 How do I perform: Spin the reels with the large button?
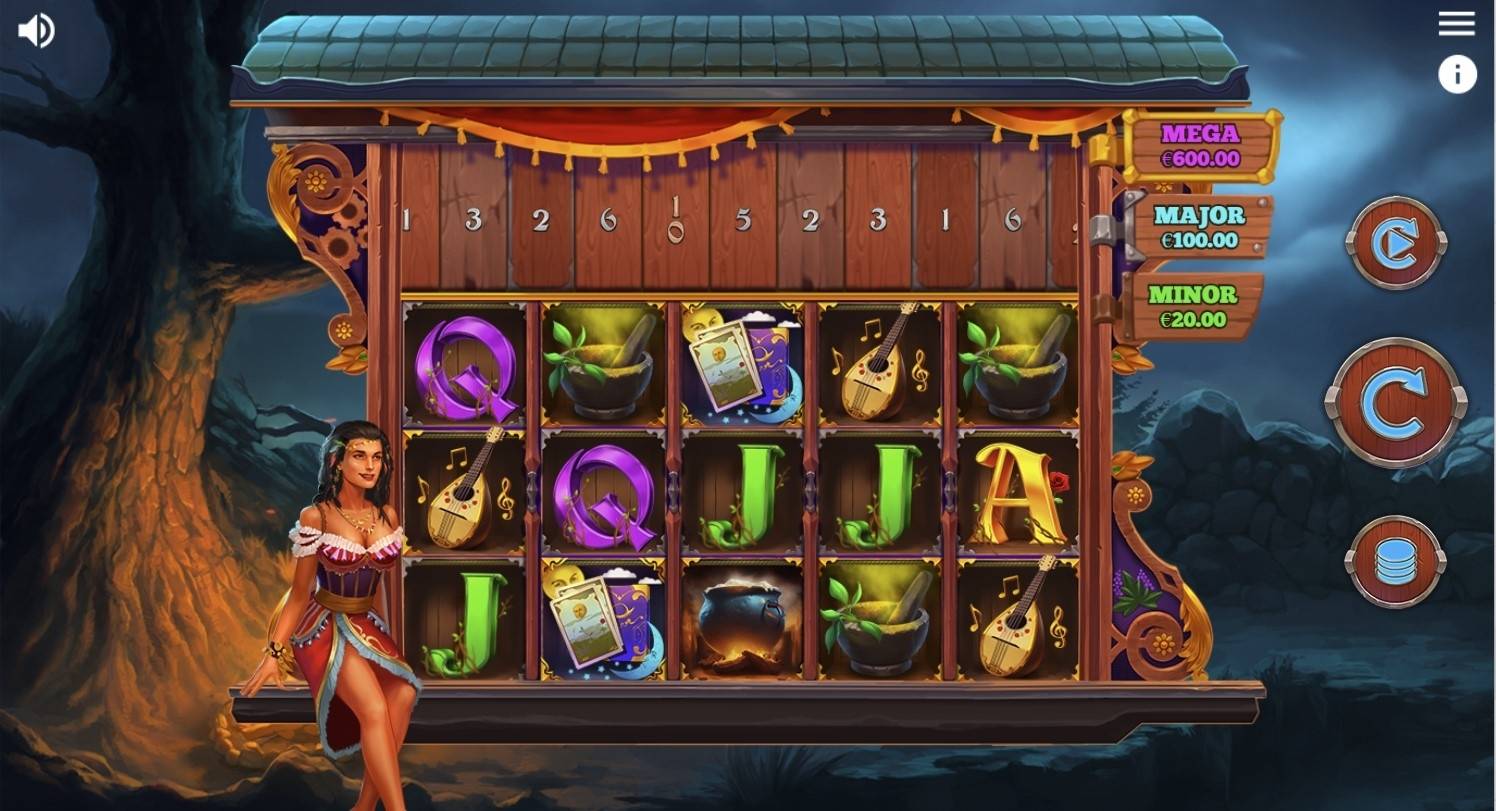[1396, 403]
